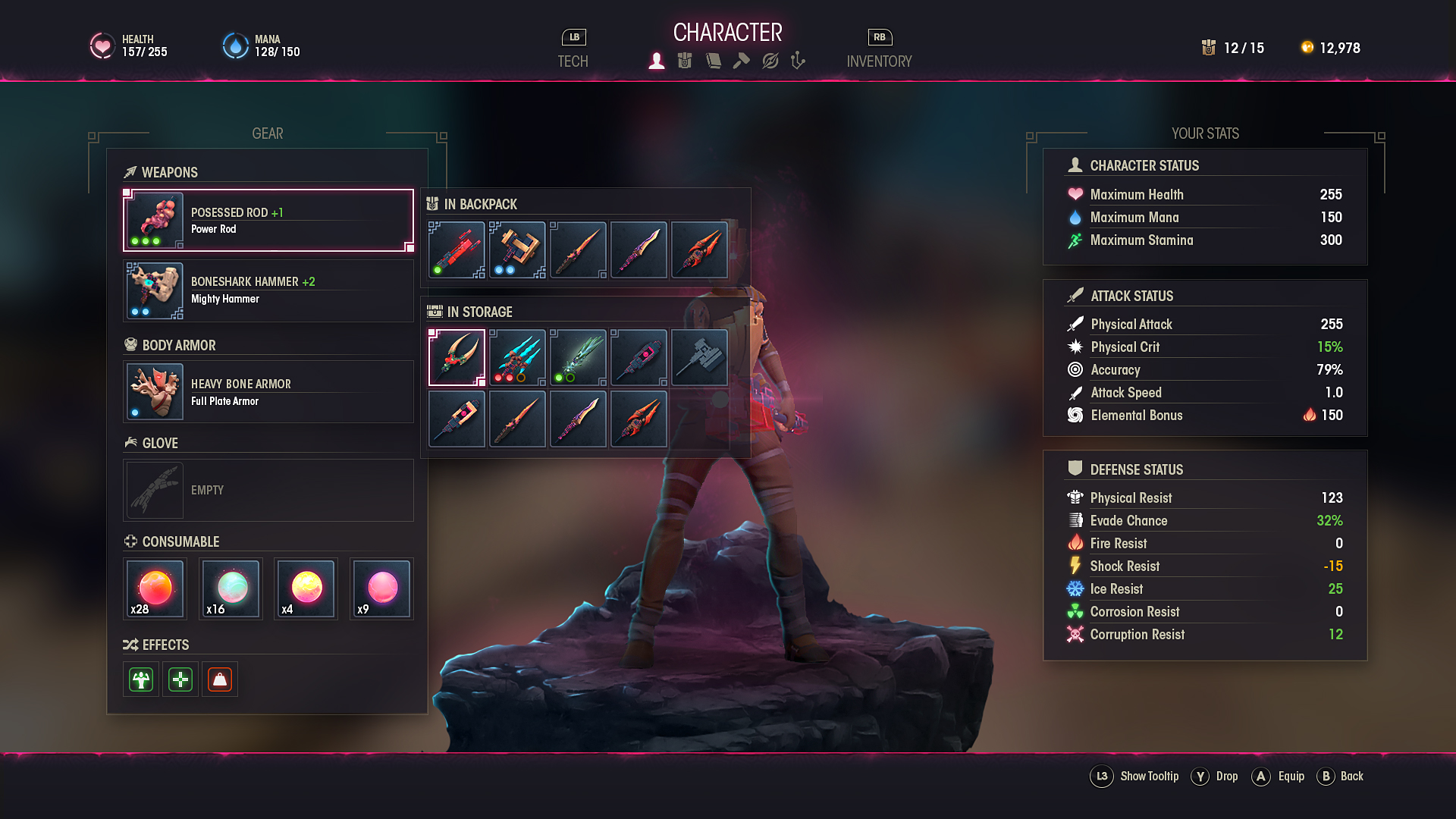Switch to the Inventory tab
The width and height of the screenshot is (1456, 819).
[879, 61]
